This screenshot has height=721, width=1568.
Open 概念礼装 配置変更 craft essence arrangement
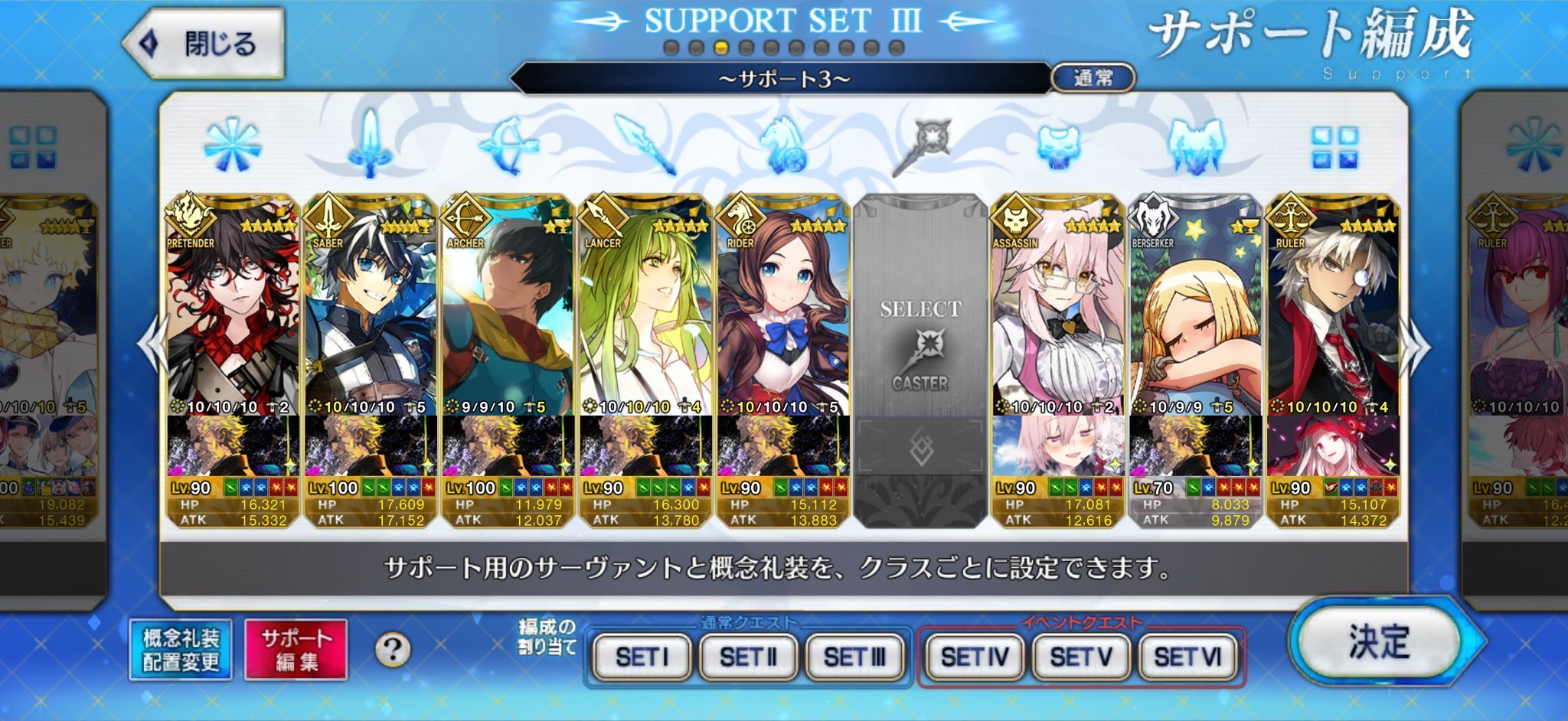(181, 649)
